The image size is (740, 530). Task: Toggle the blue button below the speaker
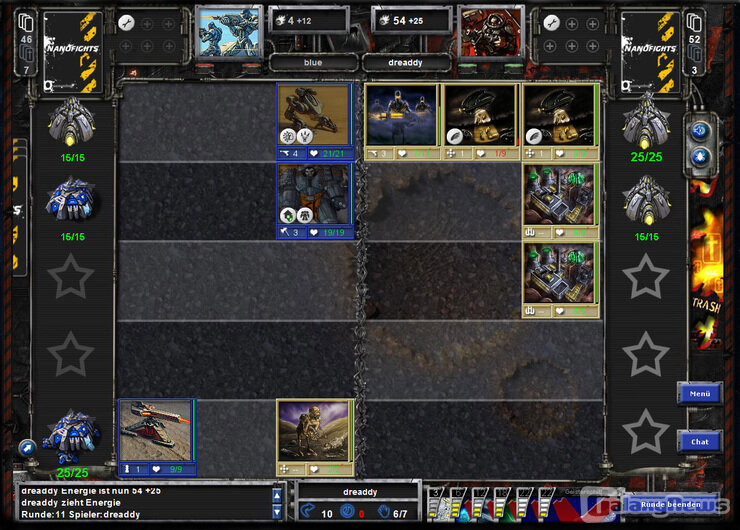[700, 157]
